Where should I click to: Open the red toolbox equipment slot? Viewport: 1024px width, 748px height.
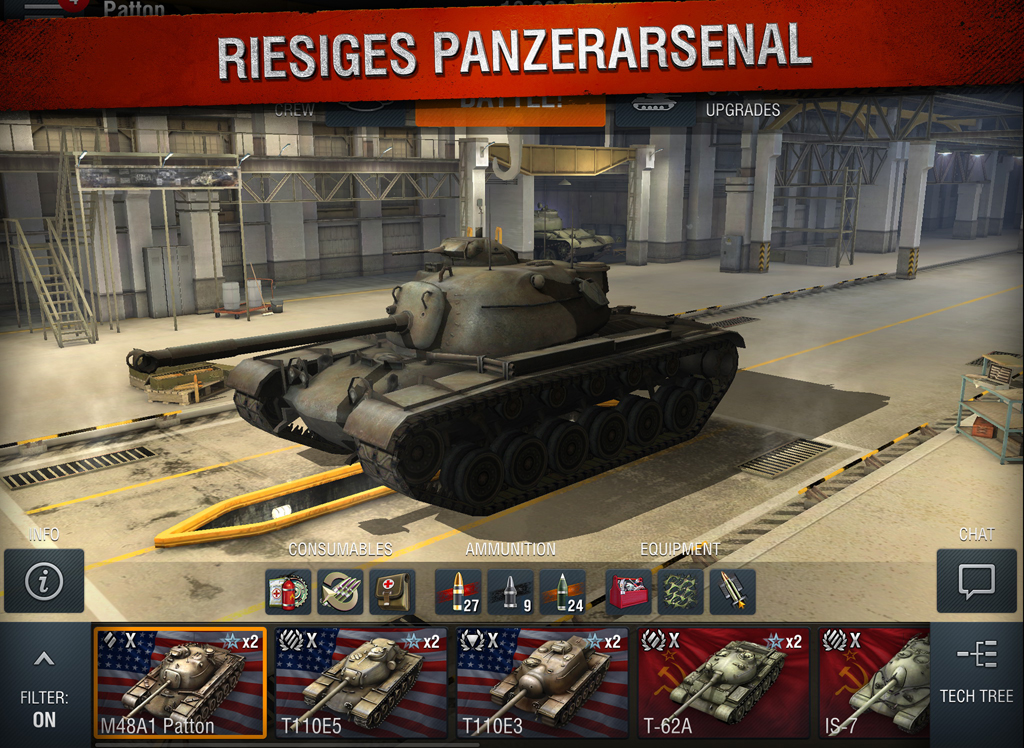tap(629, 592)
